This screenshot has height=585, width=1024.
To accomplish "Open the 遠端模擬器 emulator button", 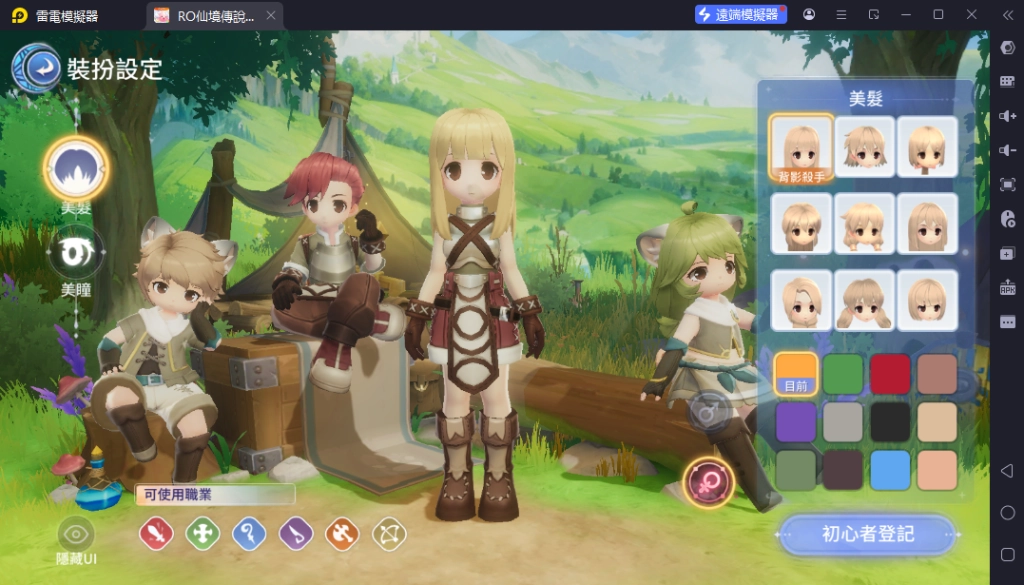I will click(740, 15).
